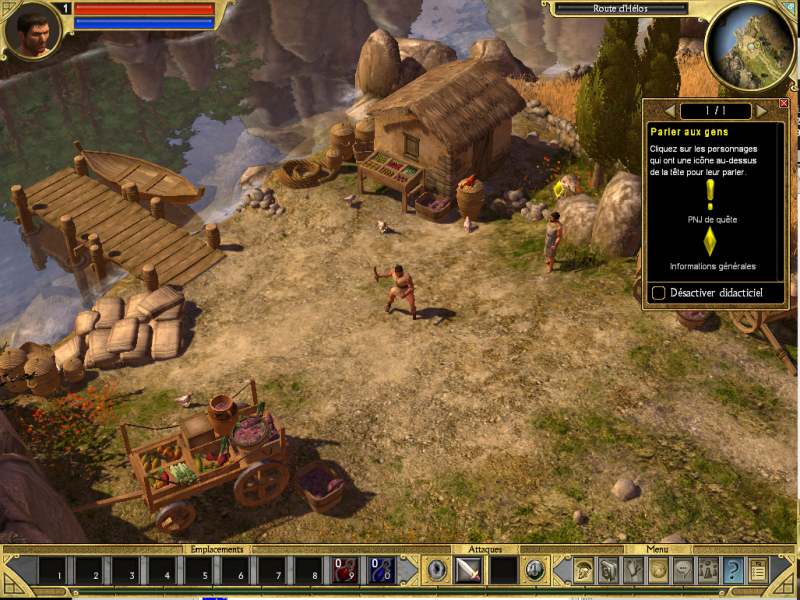Open the face-profile menu icon next to the helmet
This screenshot has height=600, width=800.
tap(608, 570)
